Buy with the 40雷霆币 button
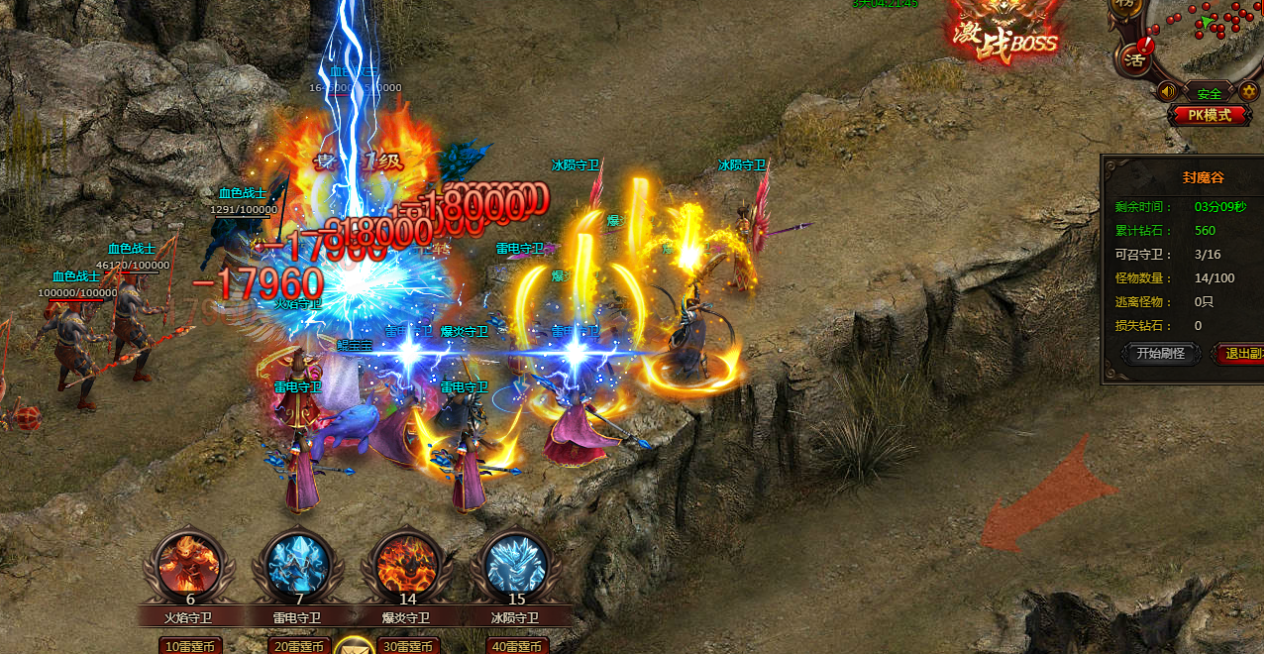The height and width of the screenshot is (654, 1264). tap(516, 646)
